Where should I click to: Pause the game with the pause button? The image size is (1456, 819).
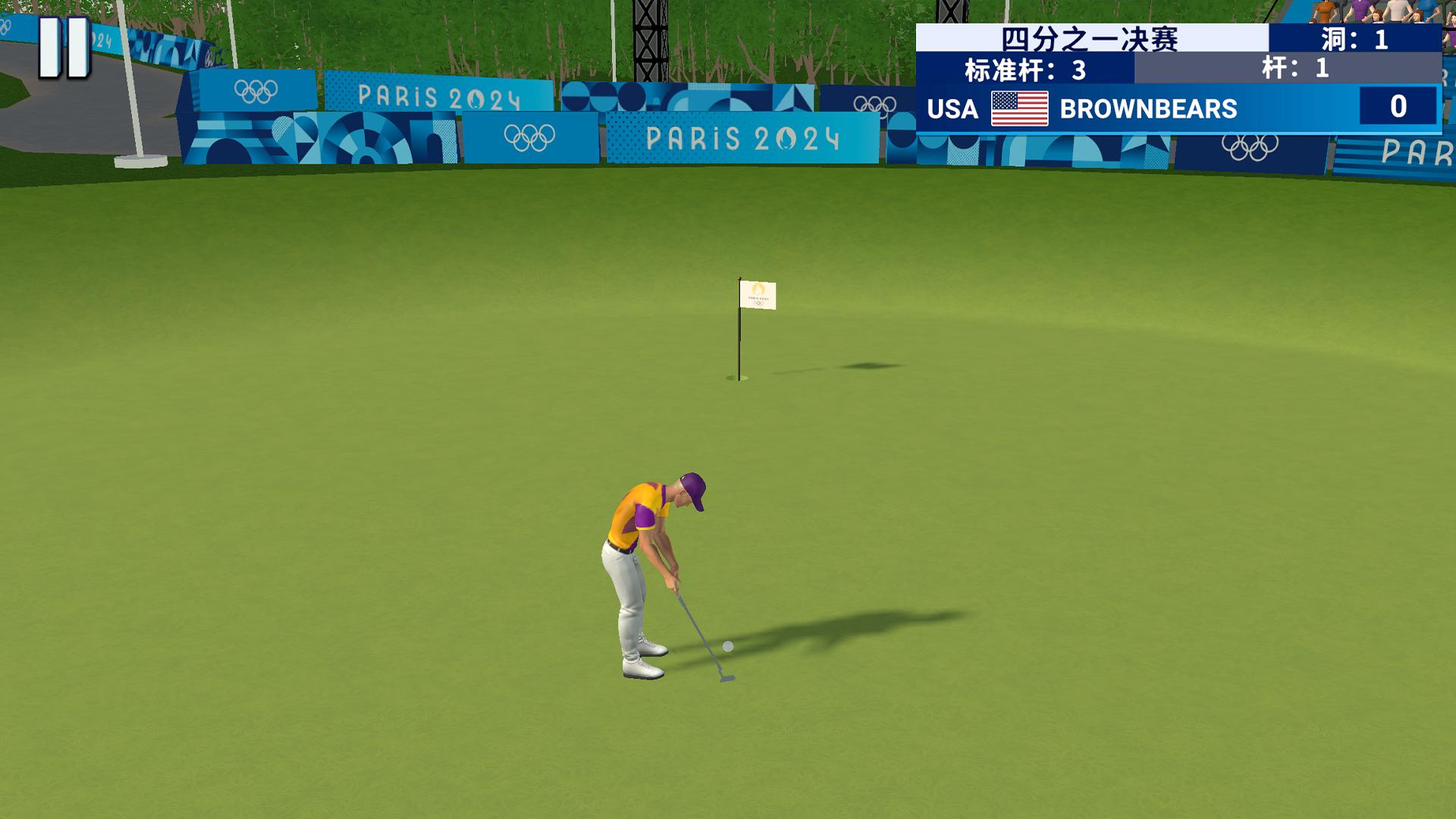point(64,47)
